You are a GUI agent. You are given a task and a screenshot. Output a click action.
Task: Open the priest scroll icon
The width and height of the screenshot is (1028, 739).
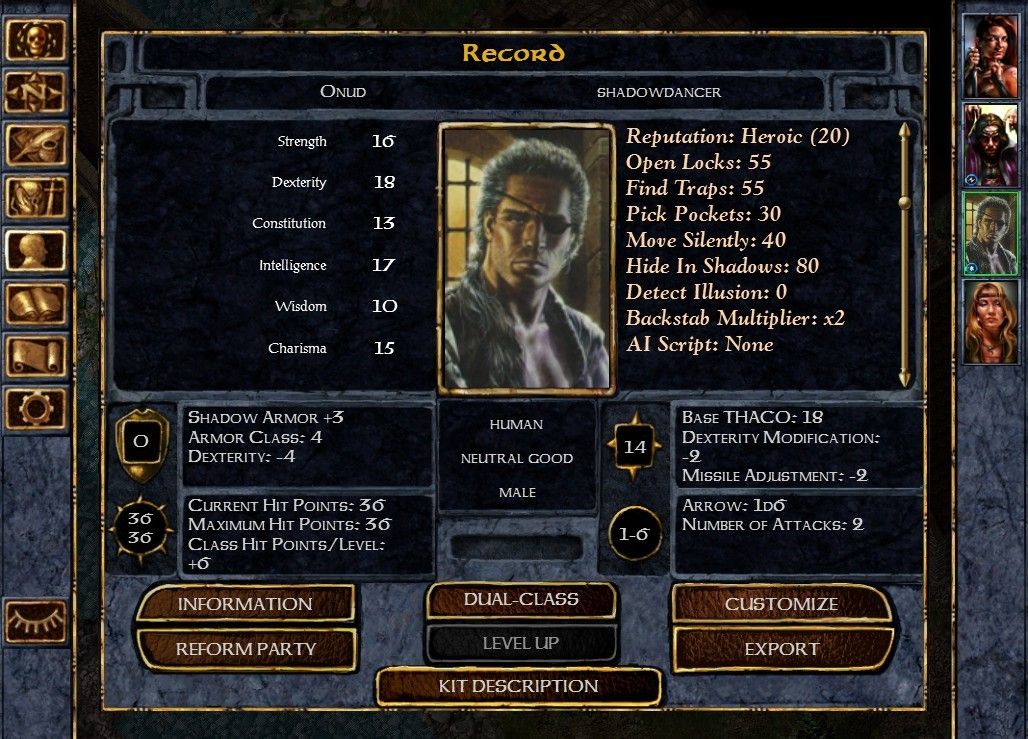36,356
